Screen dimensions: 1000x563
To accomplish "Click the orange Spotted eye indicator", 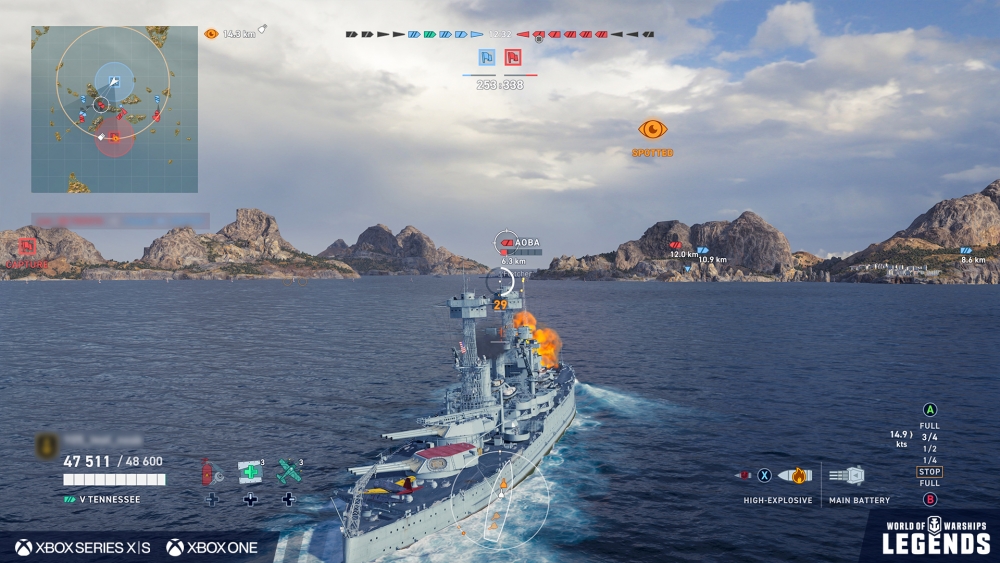I will 652,129.
